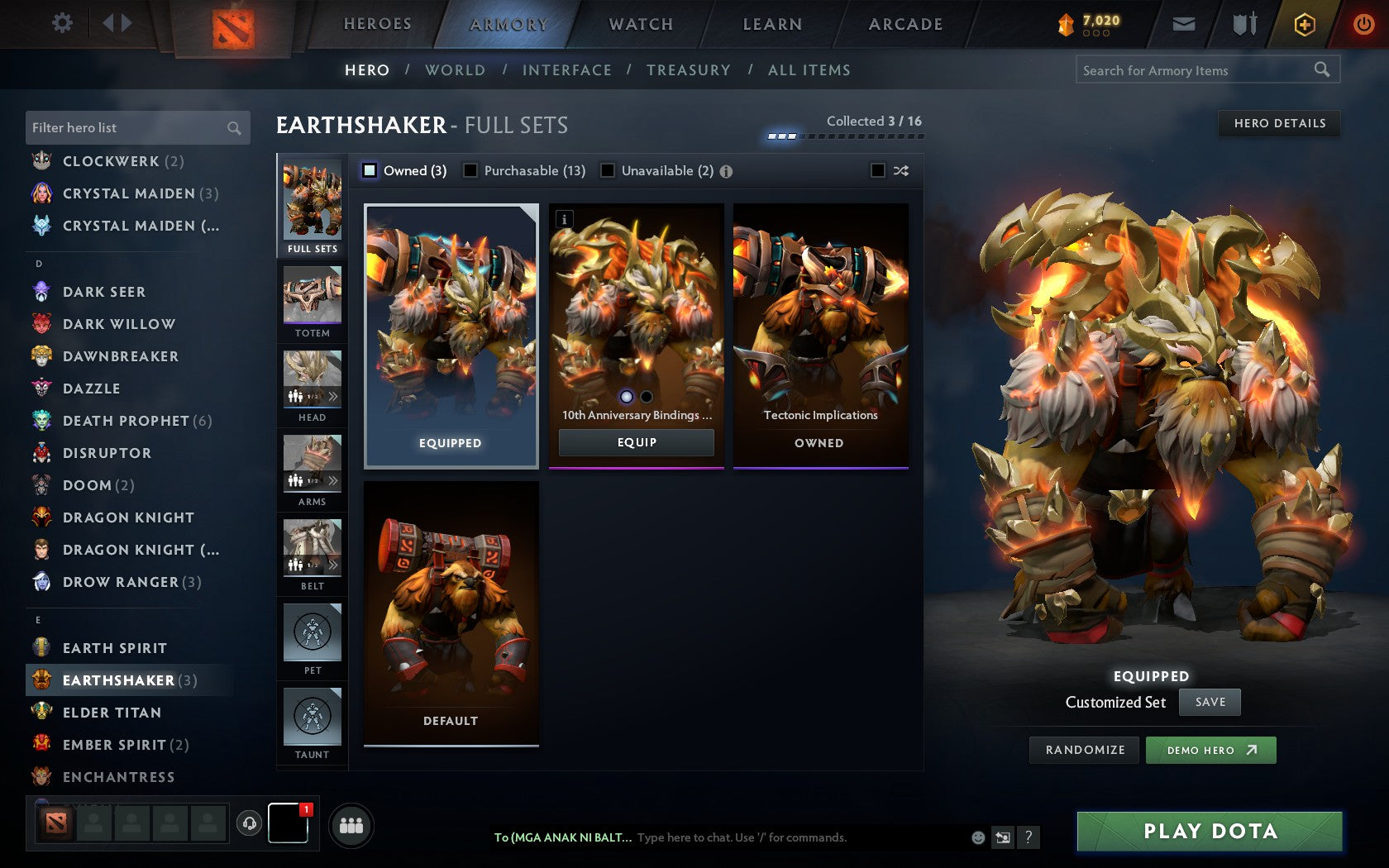Switch to the TREASURY tab

pos(689,70)
